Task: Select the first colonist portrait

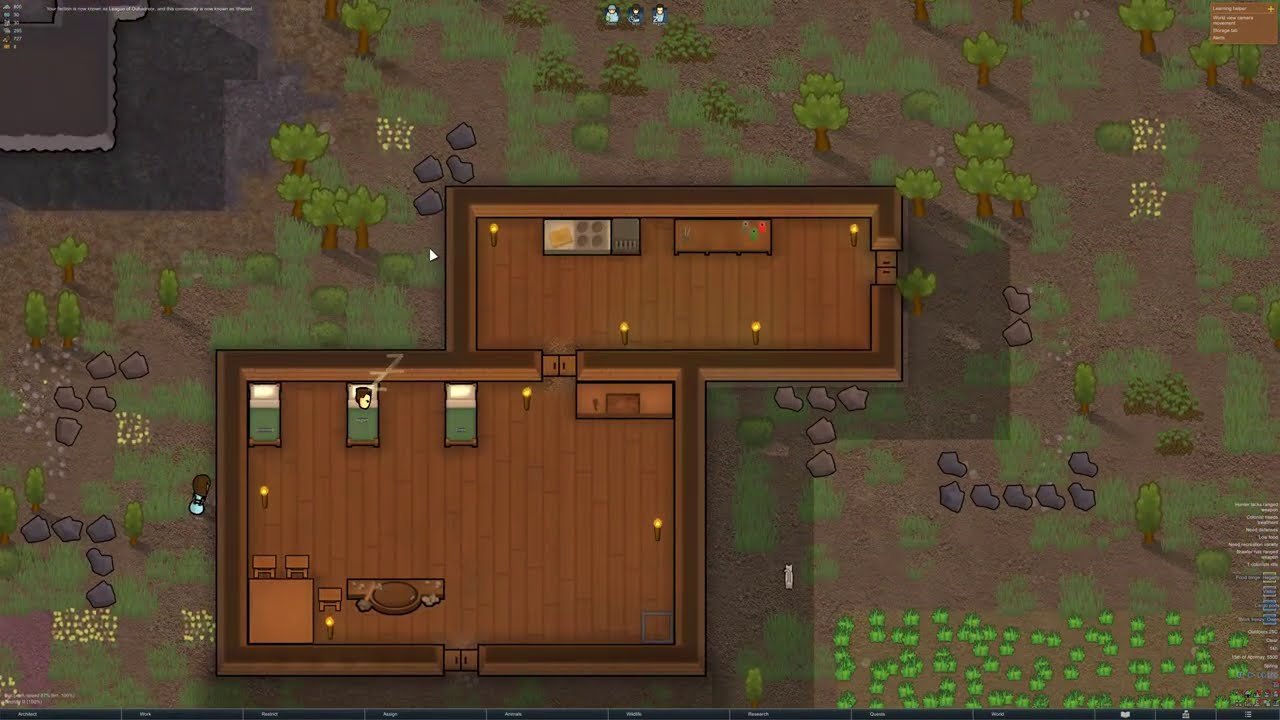Action: 611,14
